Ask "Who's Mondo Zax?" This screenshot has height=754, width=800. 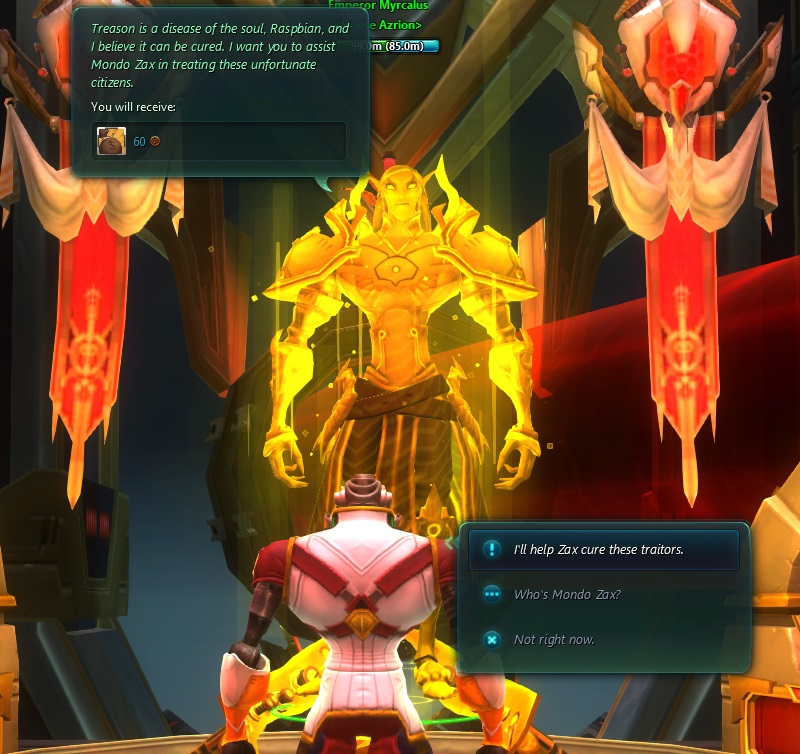(567, 595)
